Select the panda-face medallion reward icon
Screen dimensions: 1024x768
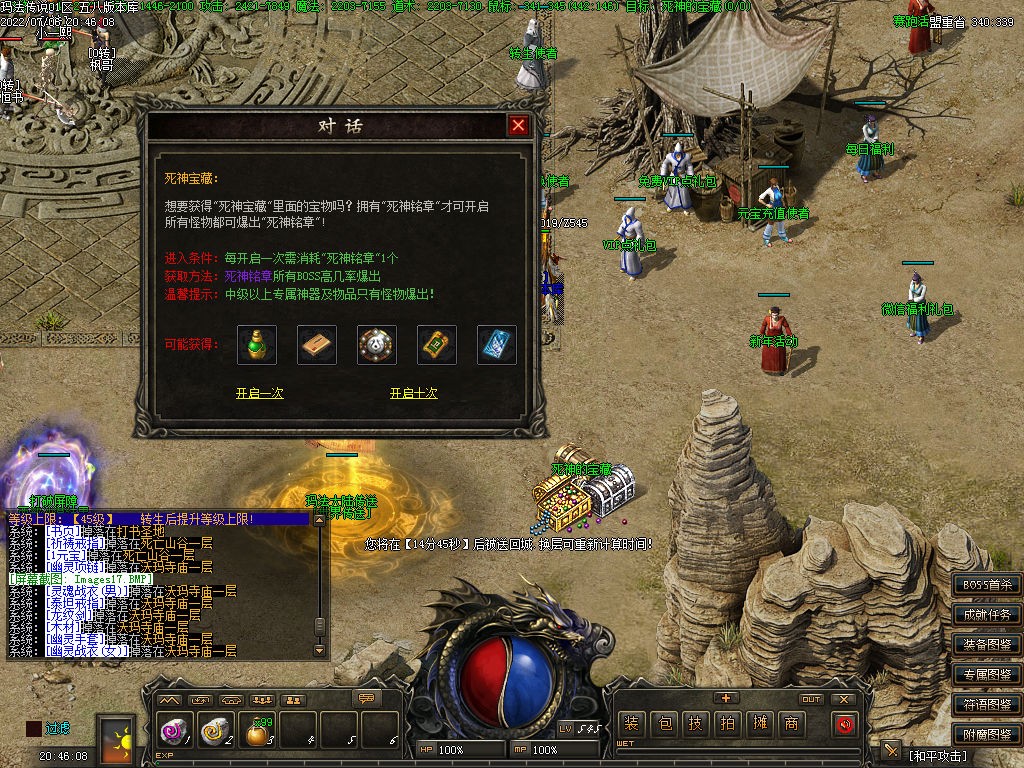[377, 345]
